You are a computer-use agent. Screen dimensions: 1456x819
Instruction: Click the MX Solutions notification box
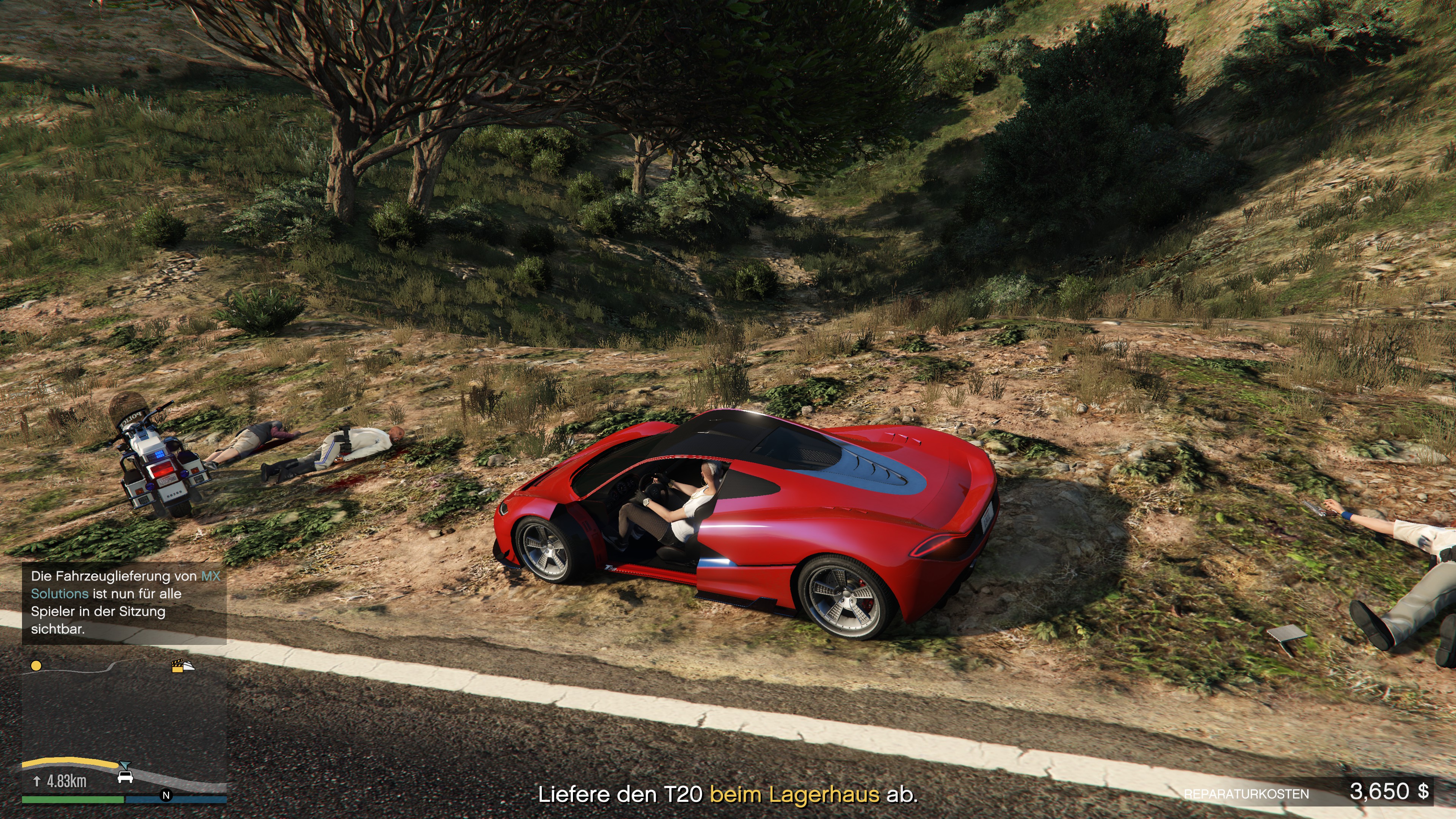pos(124,602)
